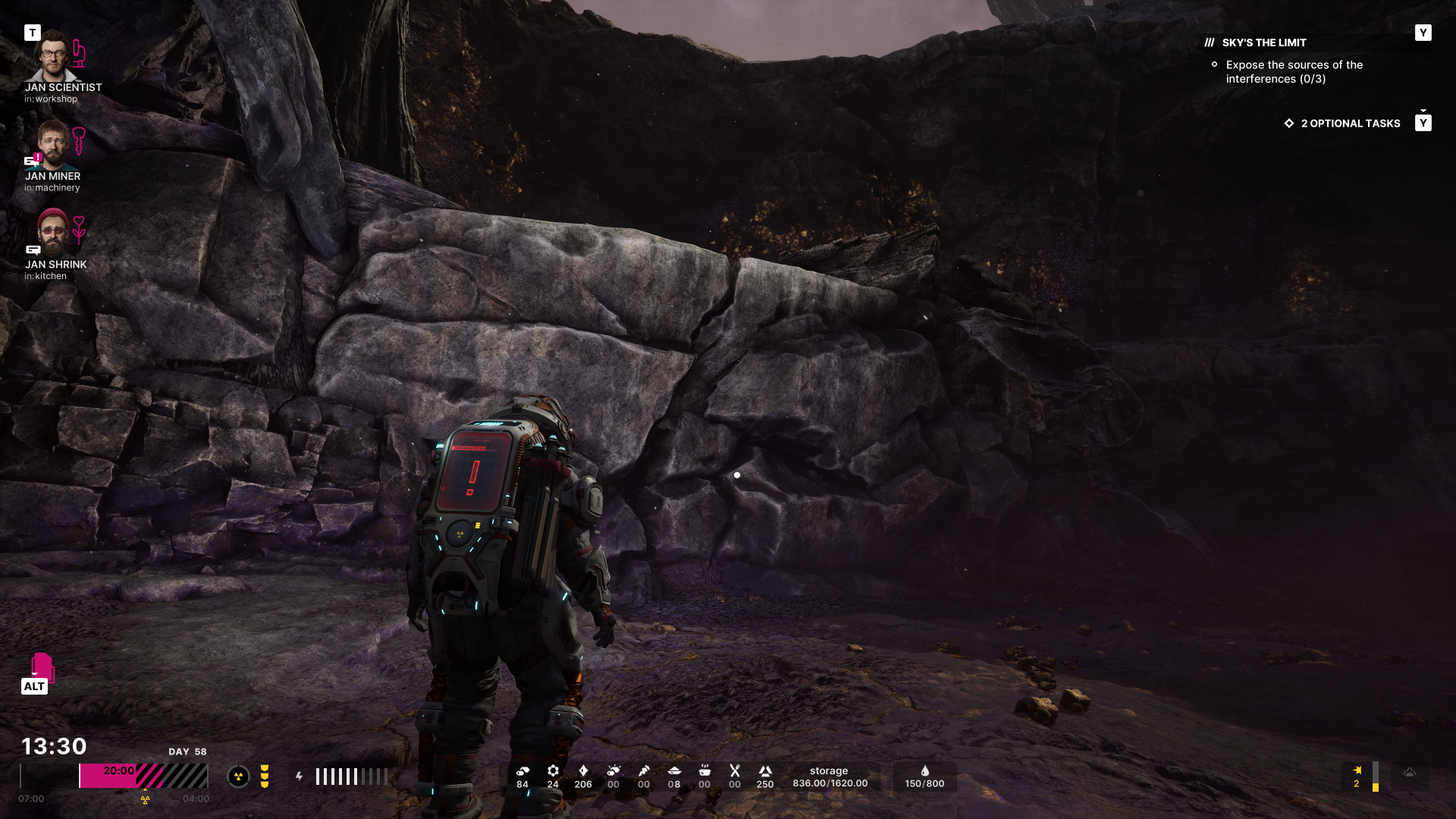Click the lightning bolt suit energy icon
Image resolution: width=1456 pixels, height=819 pixels.
pos(300,777)
